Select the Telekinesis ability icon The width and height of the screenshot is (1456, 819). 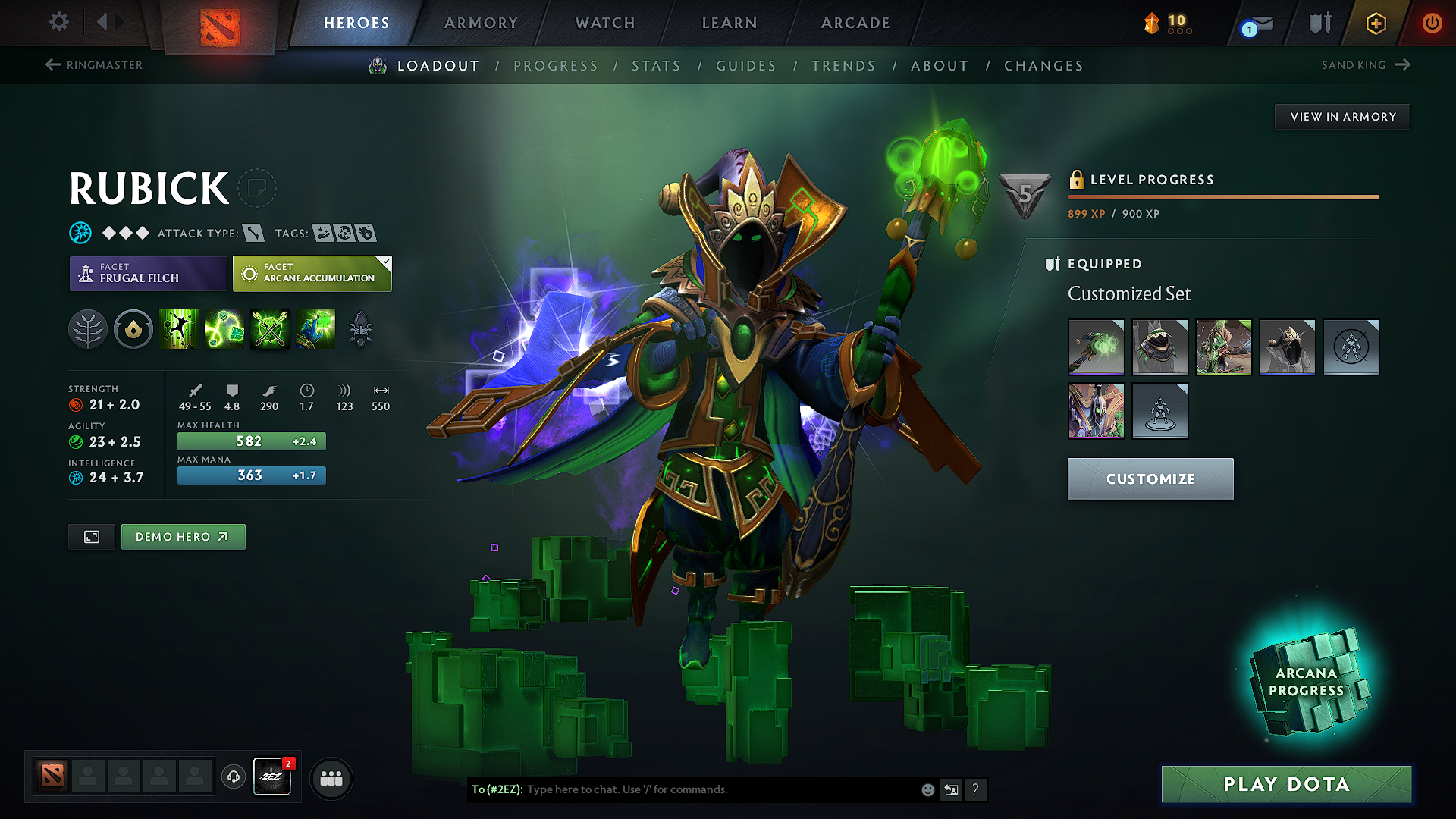pyautogui.click(x=180, y=329)
